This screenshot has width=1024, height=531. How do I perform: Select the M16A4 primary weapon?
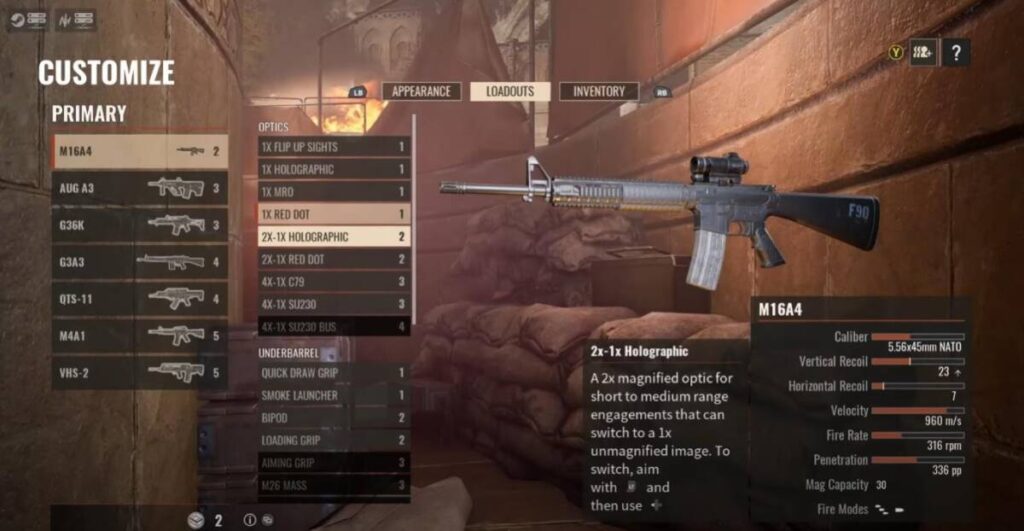pos(140,151)
